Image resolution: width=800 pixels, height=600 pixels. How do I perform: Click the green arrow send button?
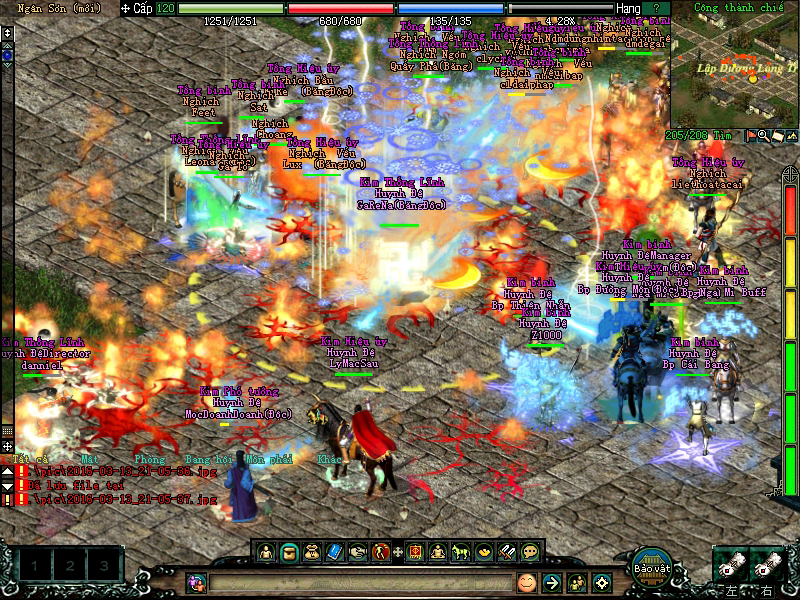(x=551, y=582)
